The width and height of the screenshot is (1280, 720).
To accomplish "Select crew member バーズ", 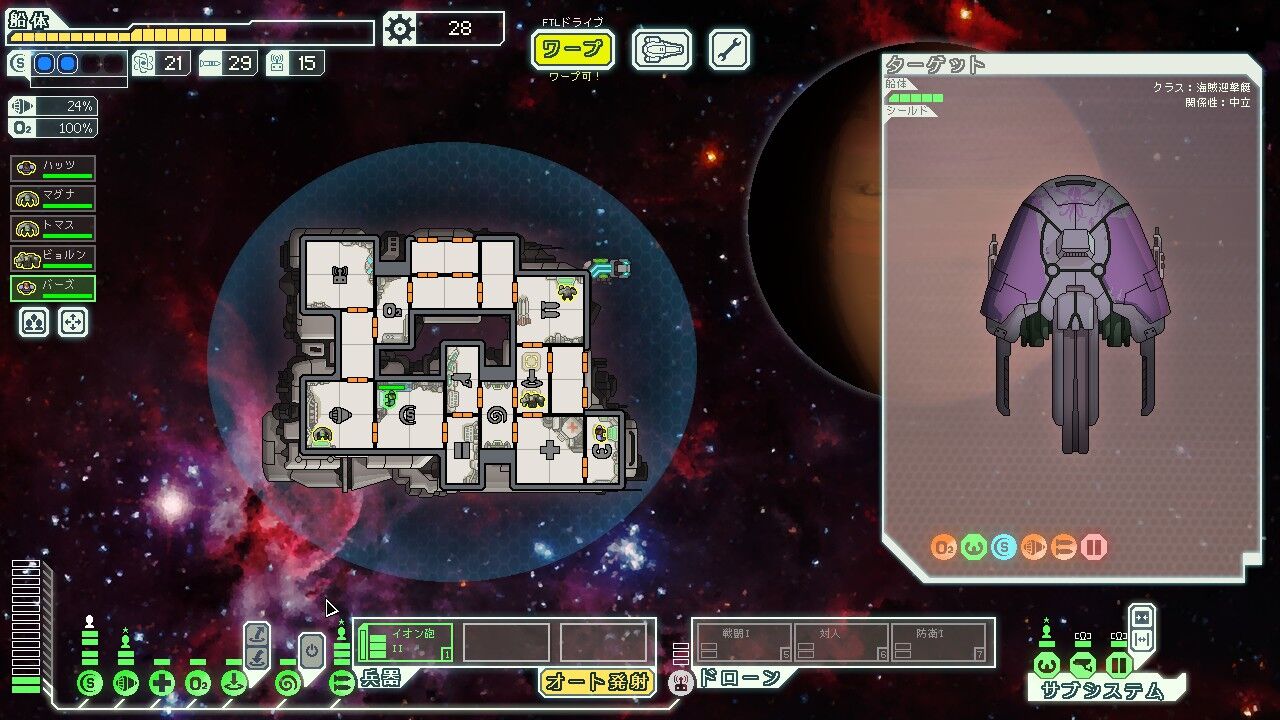I will pyautogui.click(x=53, y=288).
